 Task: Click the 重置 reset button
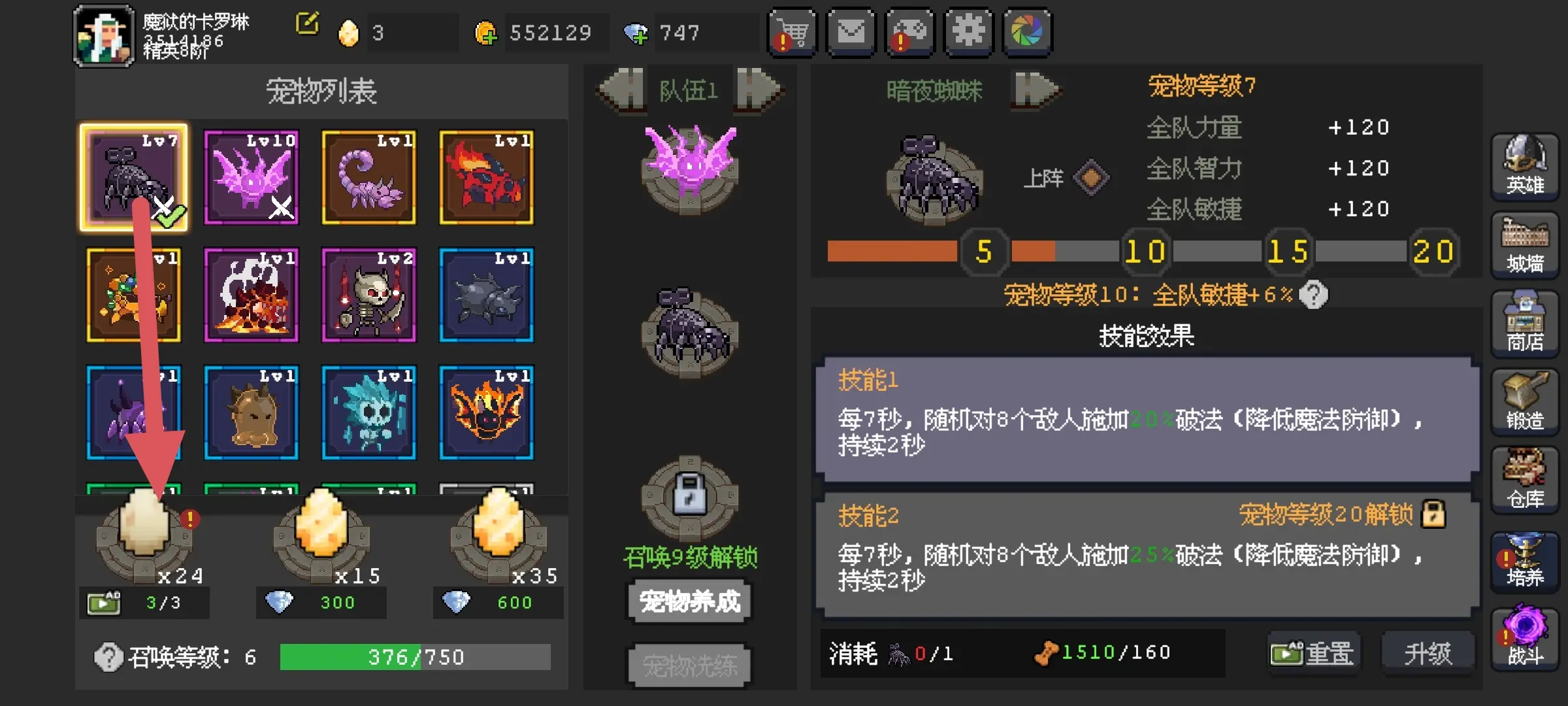coord(1314,652)
